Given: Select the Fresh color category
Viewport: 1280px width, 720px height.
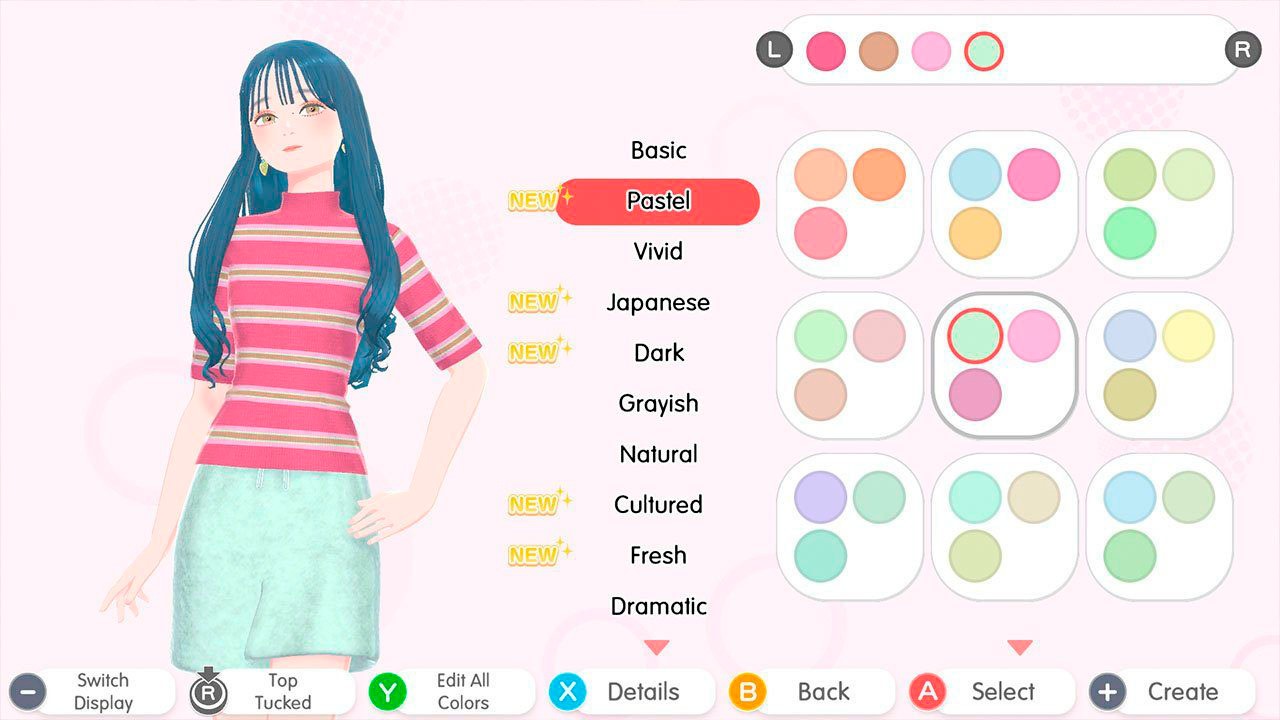Looking at the screenshot, I should click(658, 555).
